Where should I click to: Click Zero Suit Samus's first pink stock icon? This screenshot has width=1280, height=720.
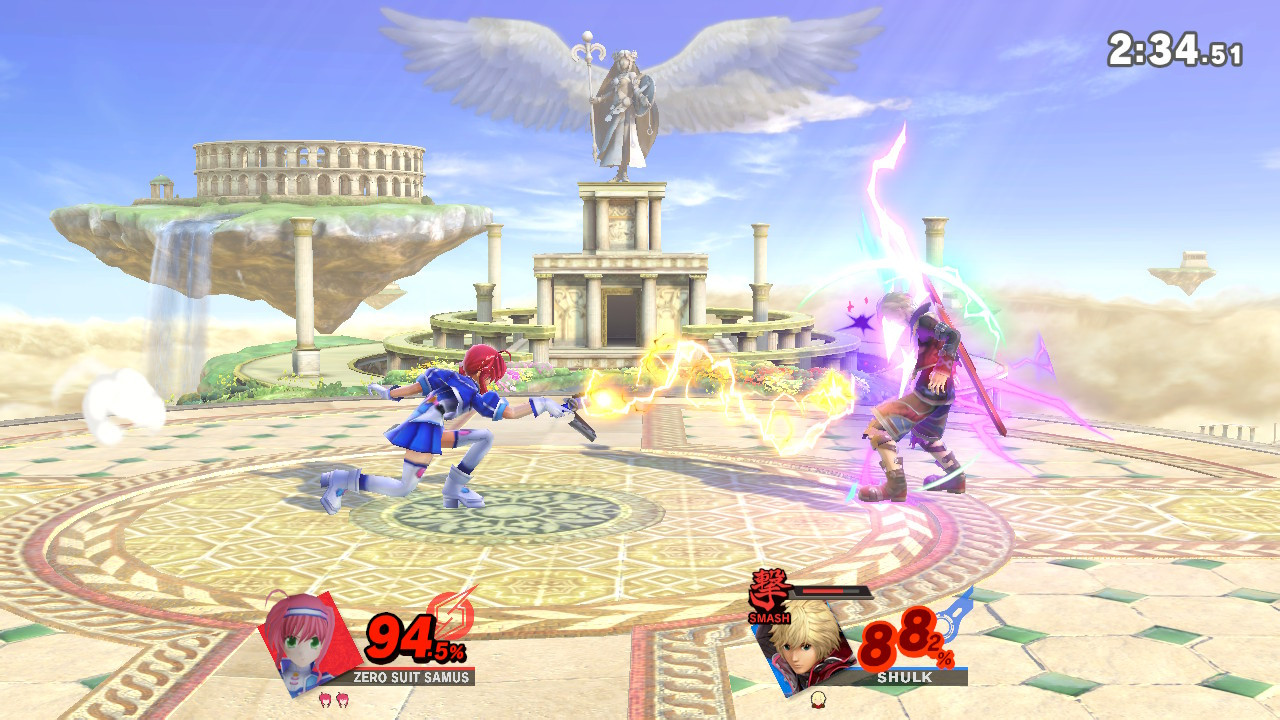(326, 698)
